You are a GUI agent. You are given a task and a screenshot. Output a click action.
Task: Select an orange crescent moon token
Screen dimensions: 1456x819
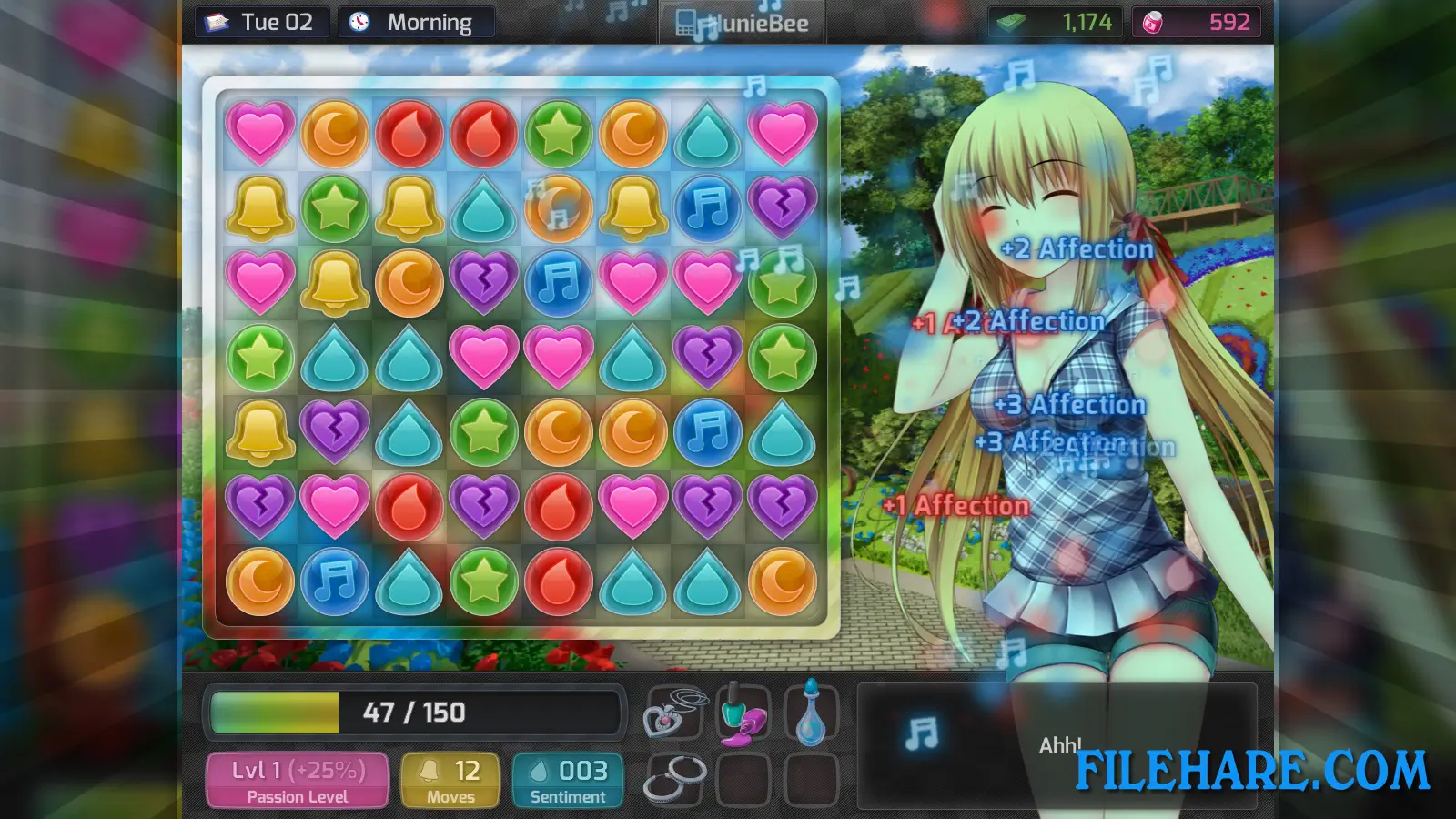(x=336, y=133)
